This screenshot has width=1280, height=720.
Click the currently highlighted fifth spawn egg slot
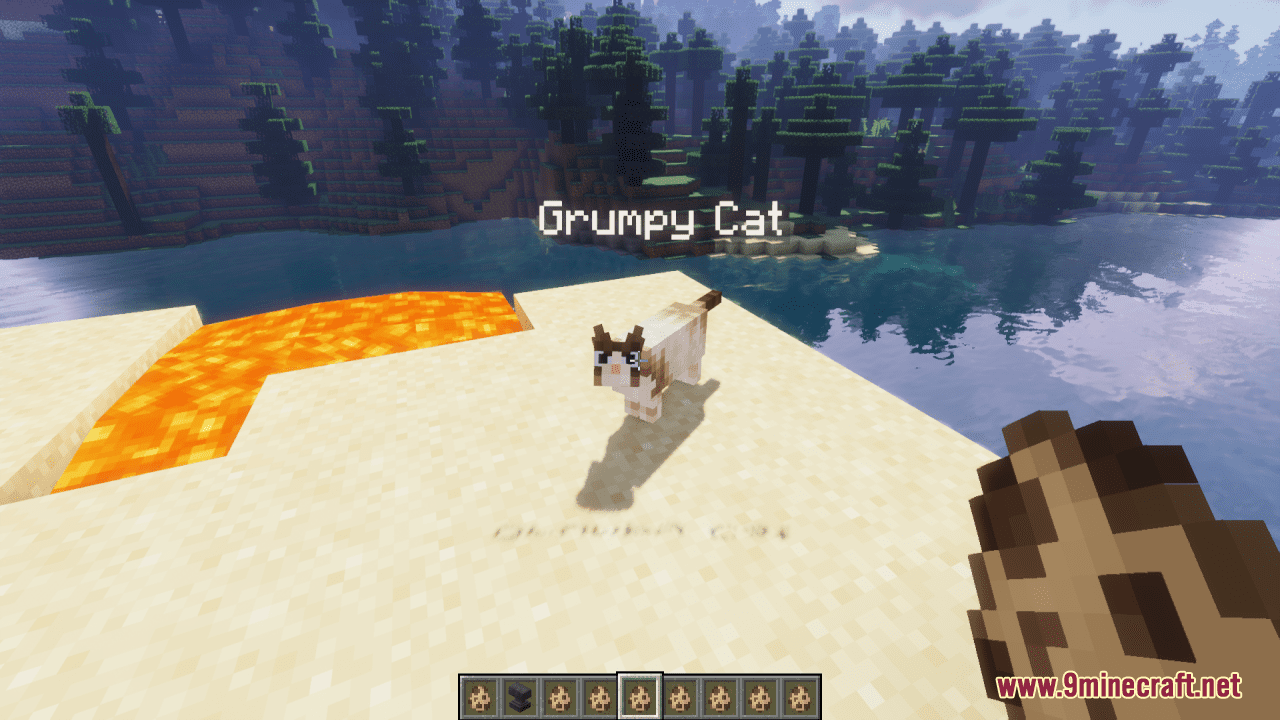click(638, 692)
